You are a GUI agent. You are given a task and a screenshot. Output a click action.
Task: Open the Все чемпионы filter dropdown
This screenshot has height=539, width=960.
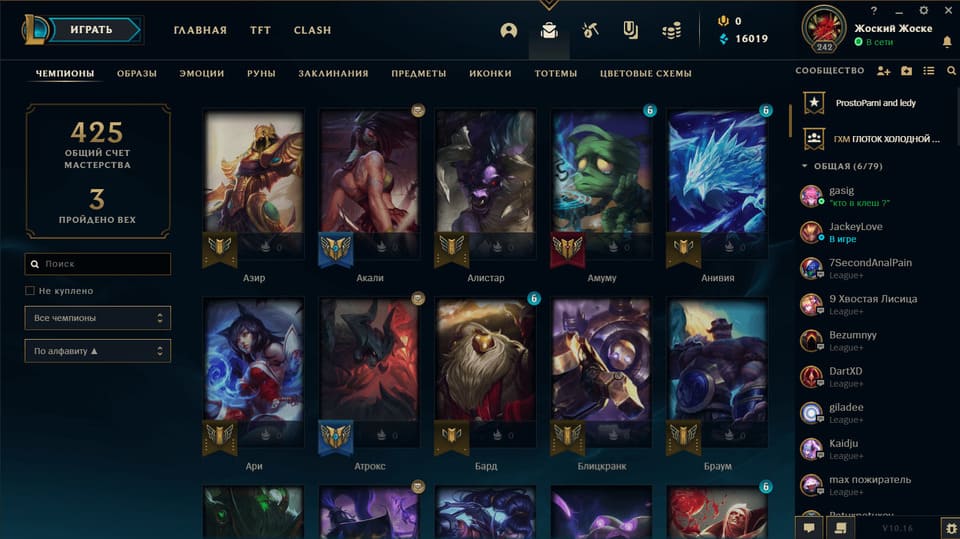pyautogui.click(x=98, y=318)
